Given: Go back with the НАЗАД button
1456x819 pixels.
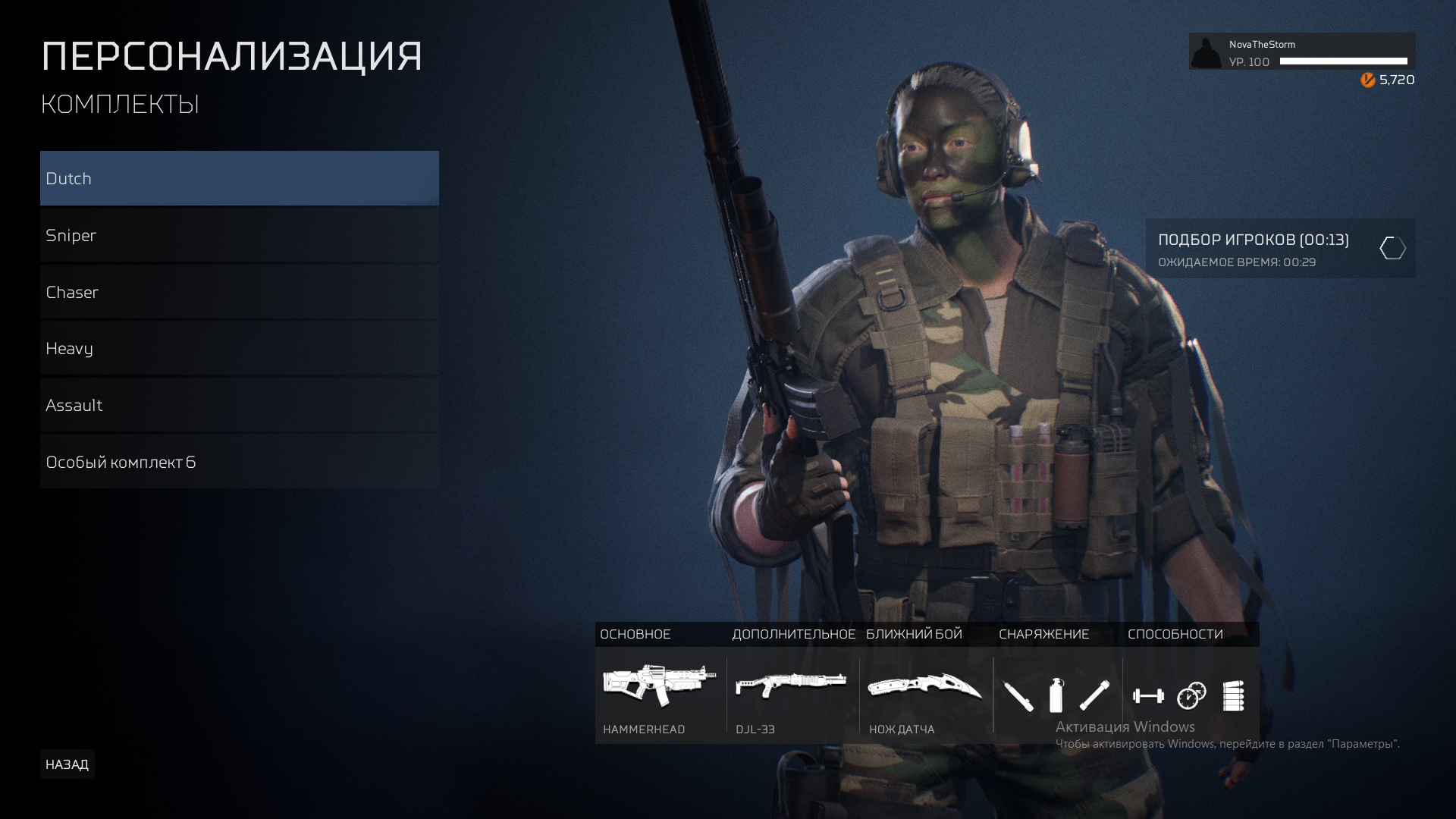Looking at the screenshot, I should [67, 764].
